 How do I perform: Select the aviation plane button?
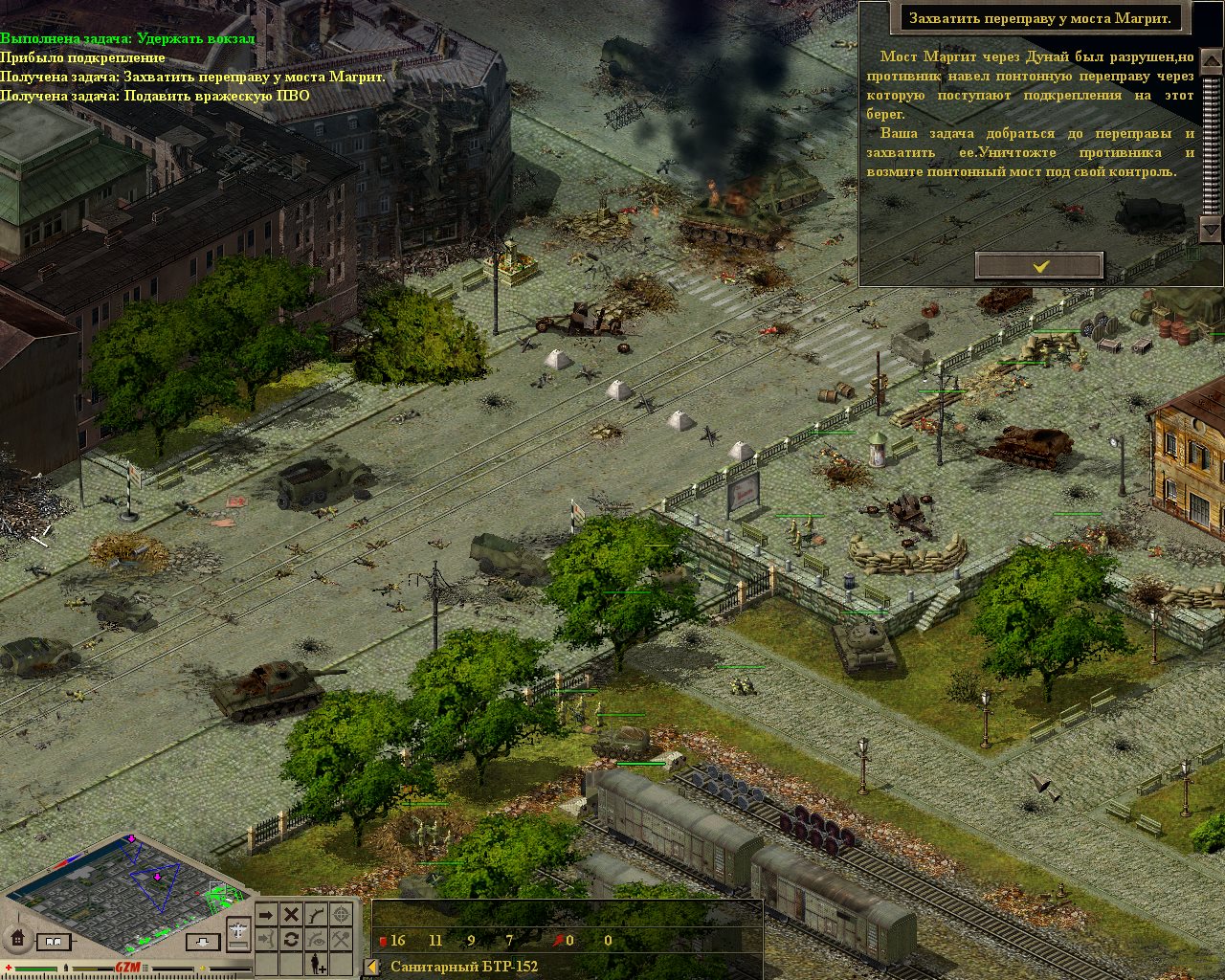(x=238, y=932)
